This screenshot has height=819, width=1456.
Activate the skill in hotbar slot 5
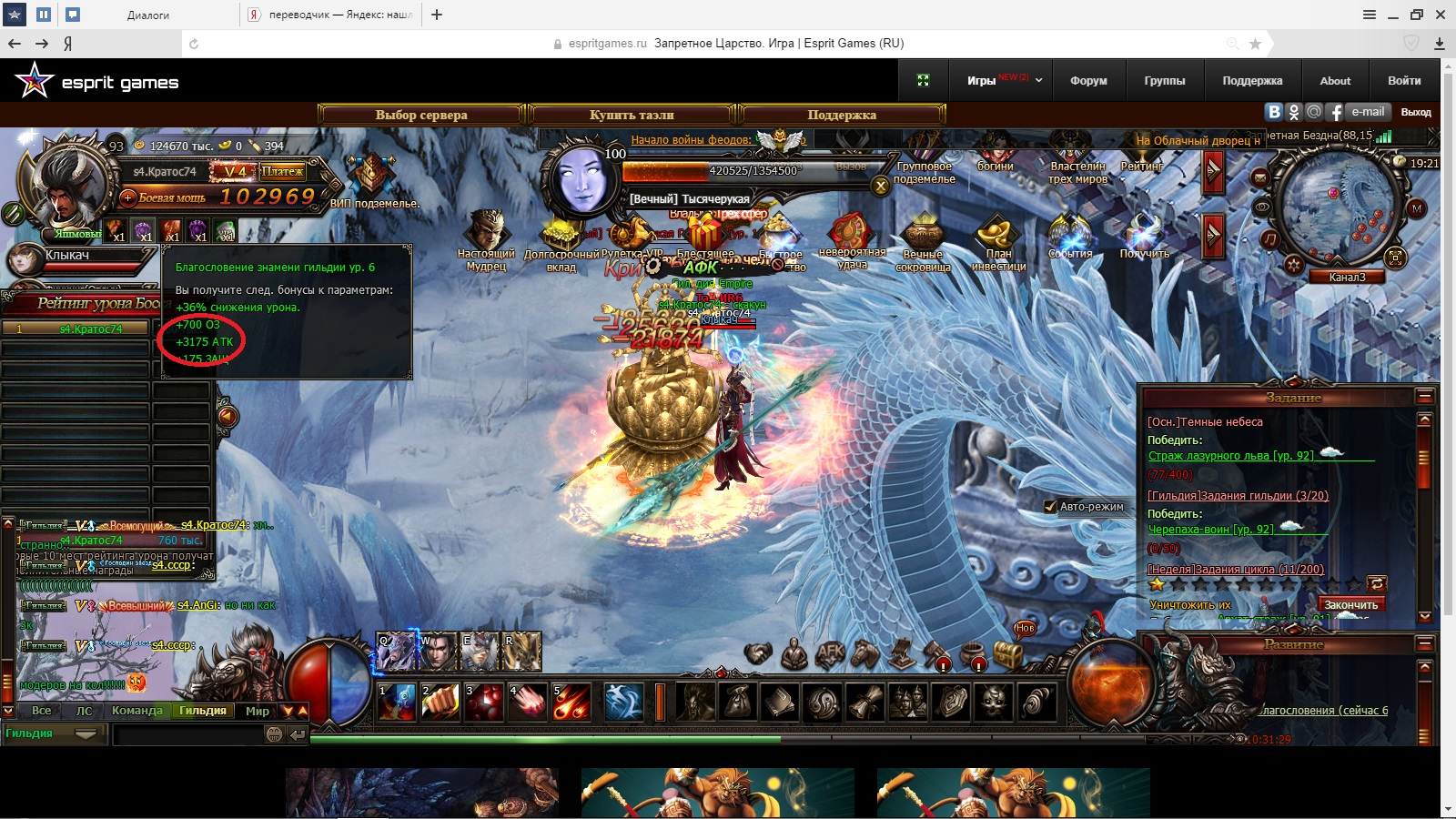tap(571, 703)
